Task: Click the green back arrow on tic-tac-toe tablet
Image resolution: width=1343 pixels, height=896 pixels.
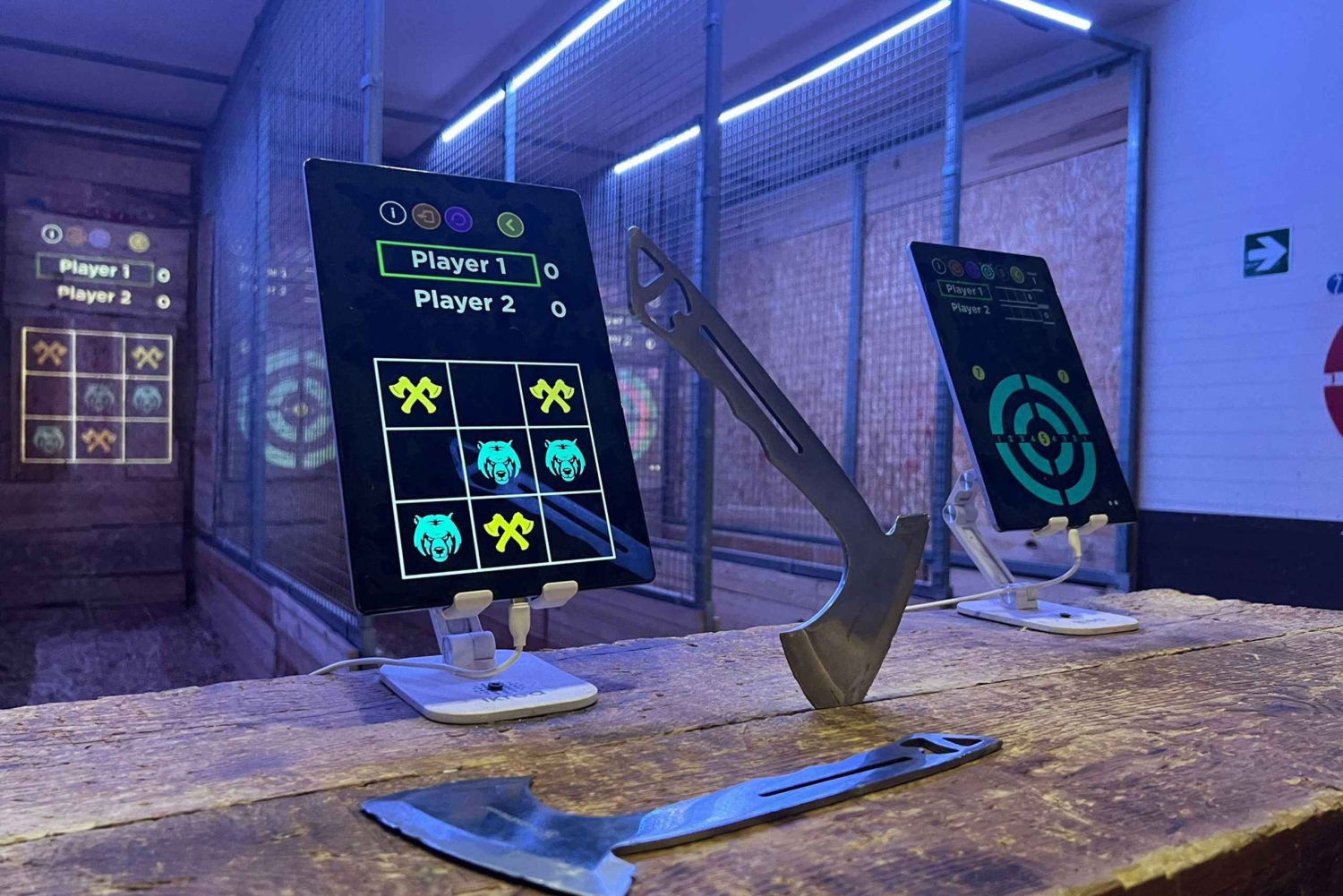Action: coord(509,225)
